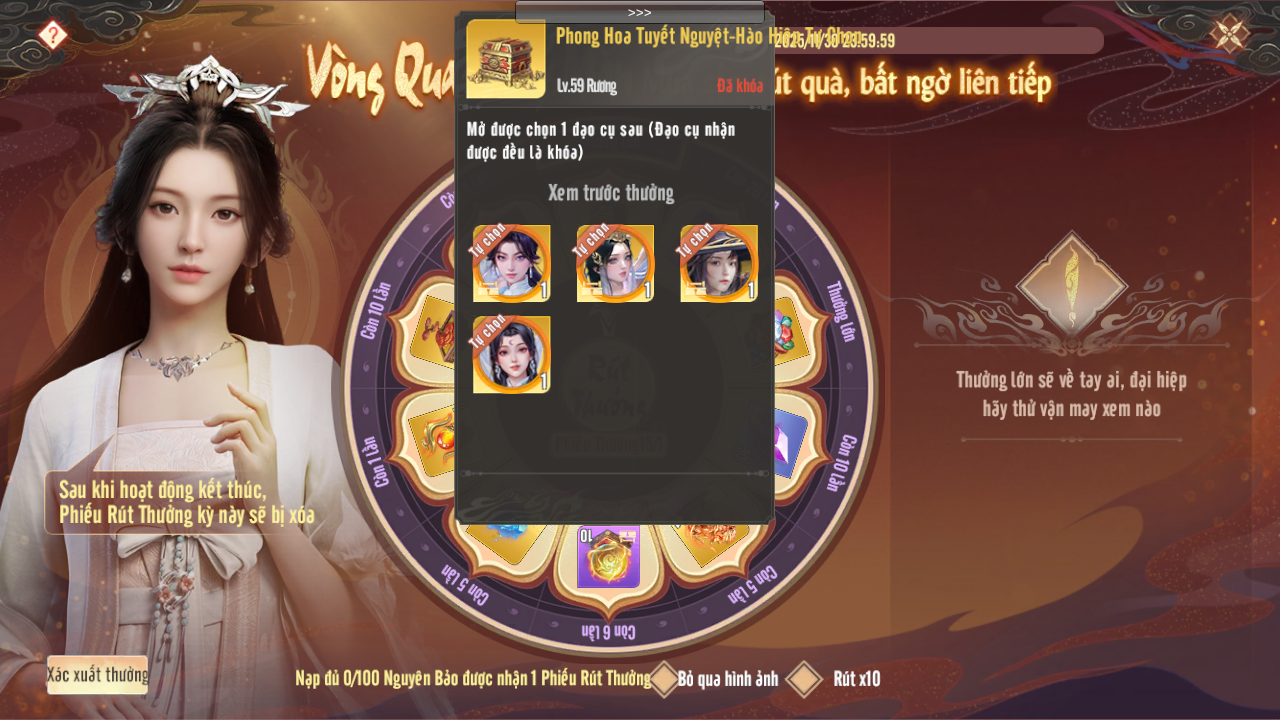The image size is (1280, 720).
Task: Choose the heroine wearing a dark hat
Action: click(x=719, y=263)
